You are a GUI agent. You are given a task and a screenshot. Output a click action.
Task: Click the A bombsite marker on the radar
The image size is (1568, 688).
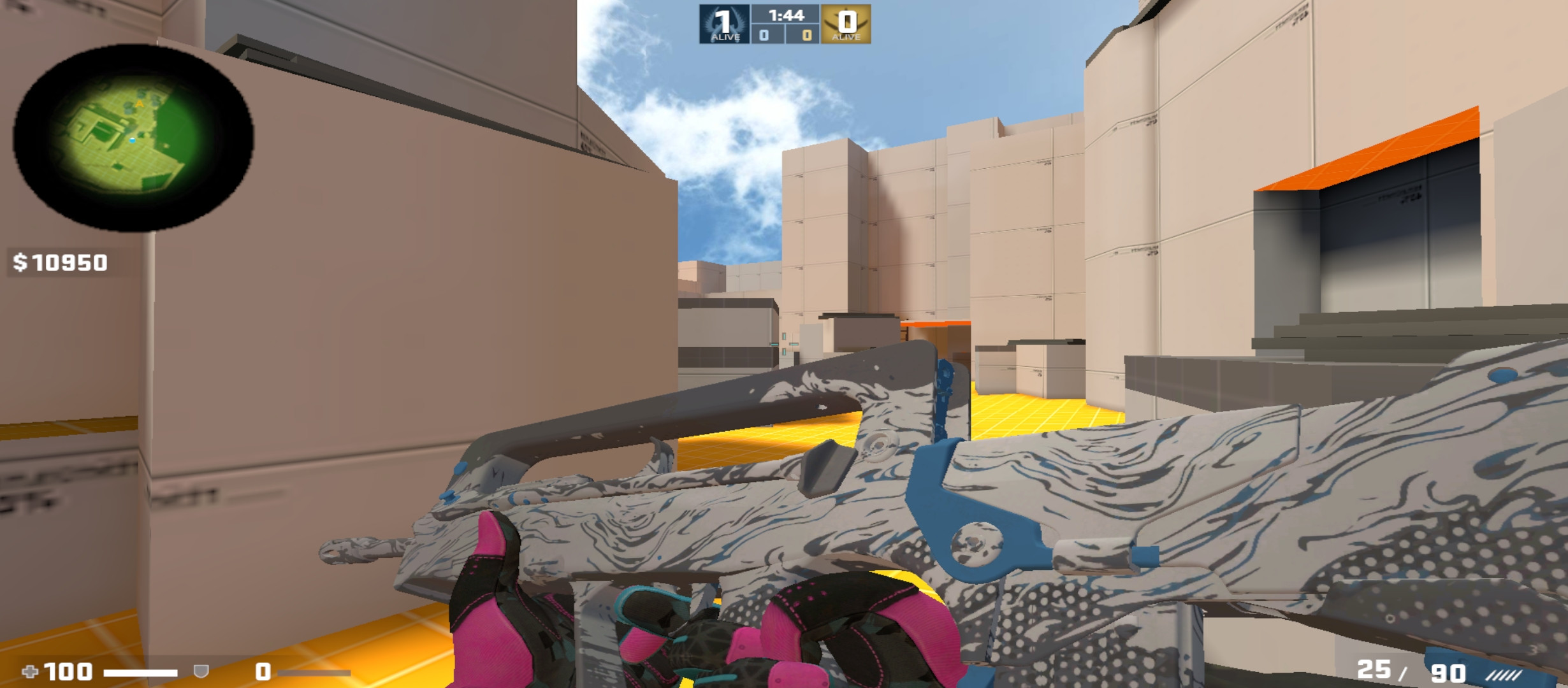click(x=140, y=104)
